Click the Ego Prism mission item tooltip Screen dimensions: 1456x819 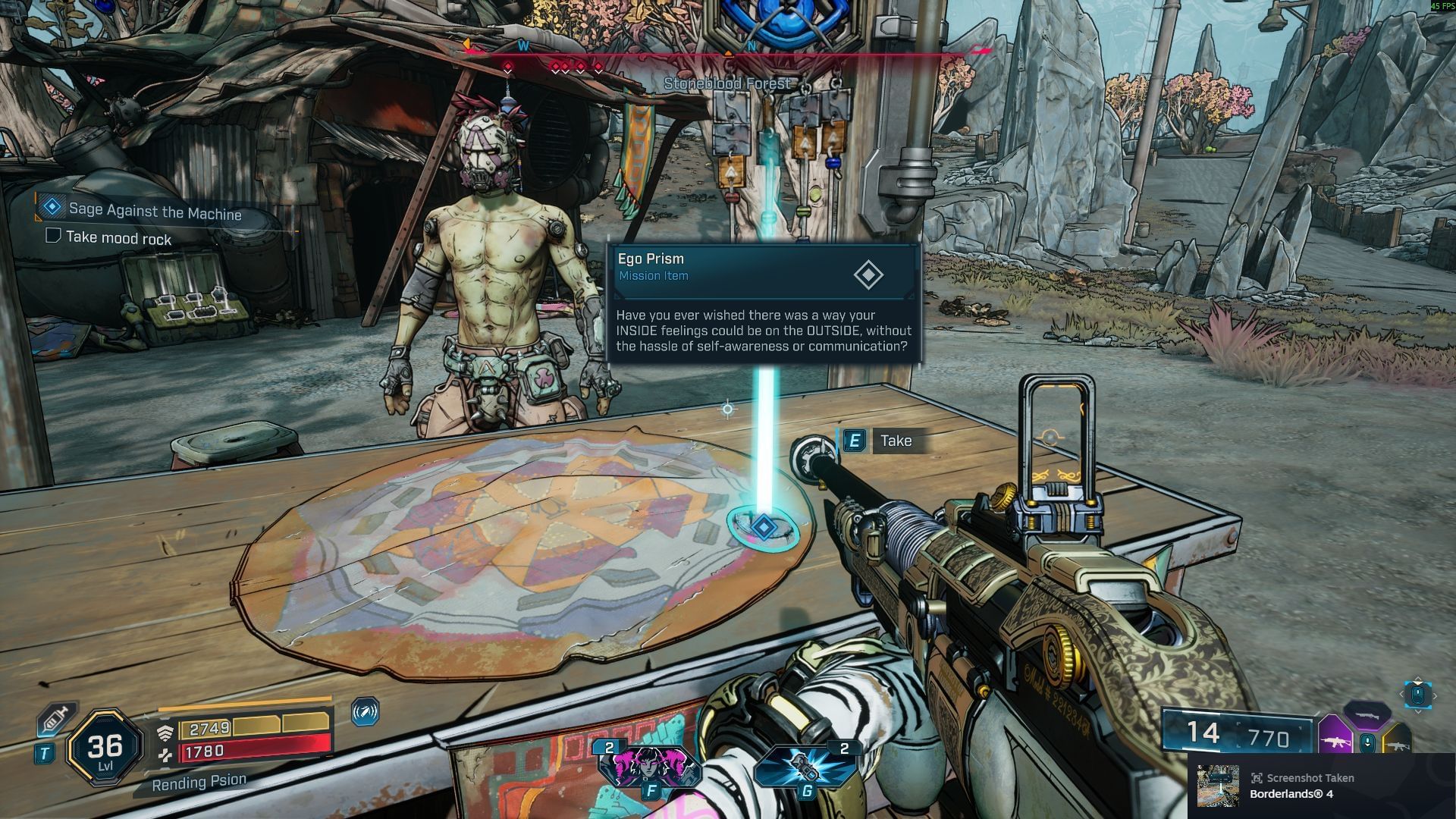(x=764, y=303)
